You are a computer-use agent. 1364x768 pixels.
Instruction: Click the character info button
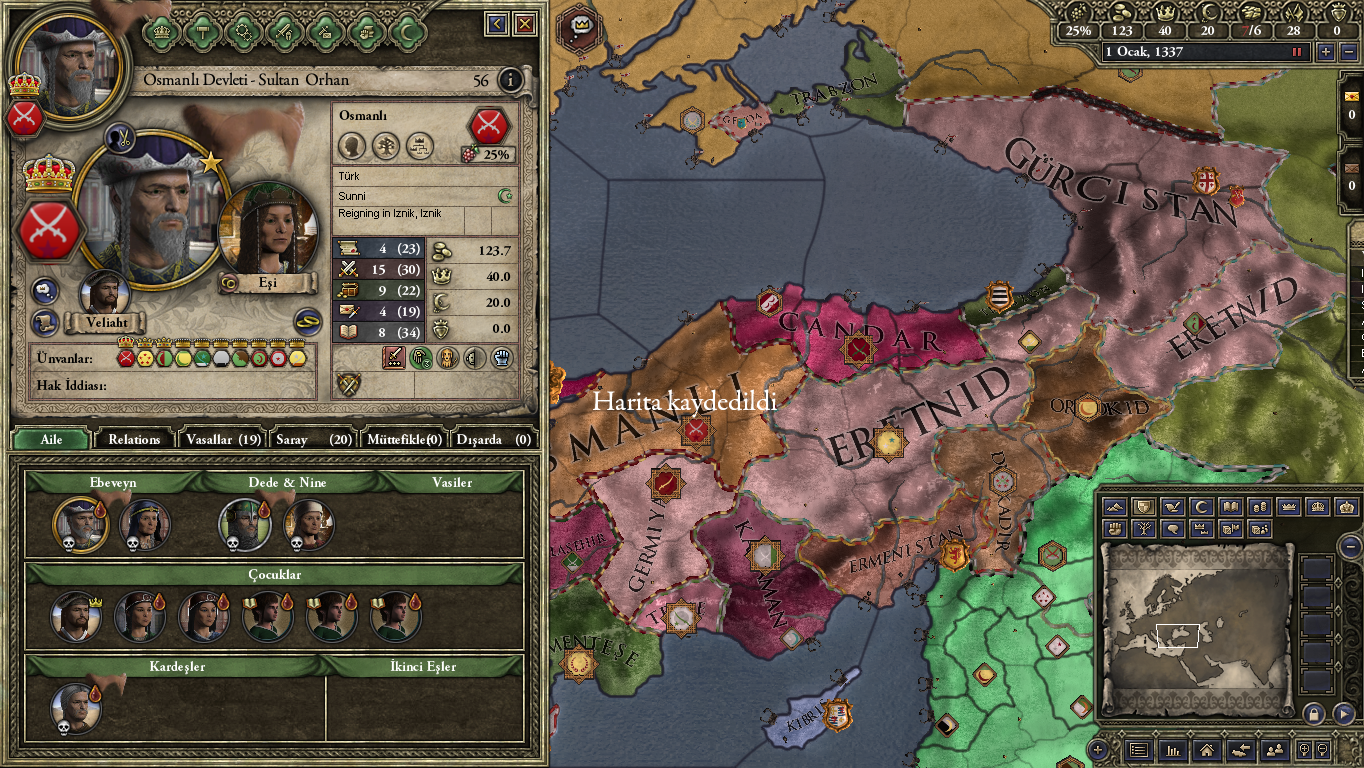(x=510, y=81)
